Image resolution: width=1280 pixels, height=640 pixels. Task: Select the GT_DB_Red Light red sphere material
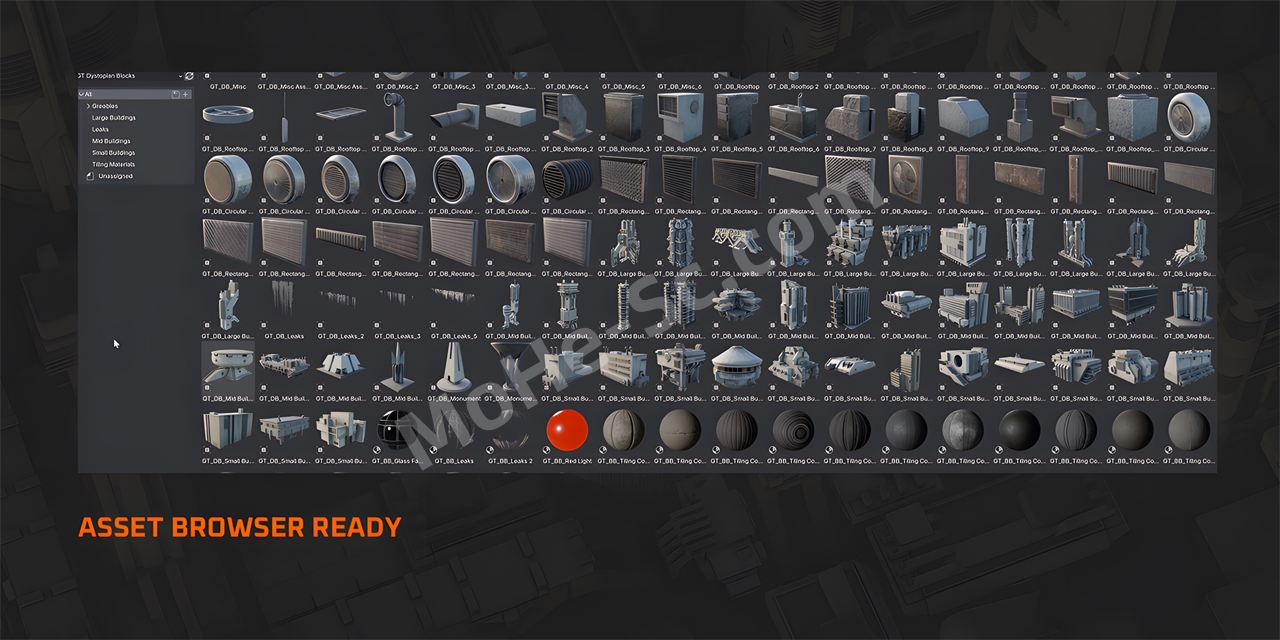pos(569,430)
